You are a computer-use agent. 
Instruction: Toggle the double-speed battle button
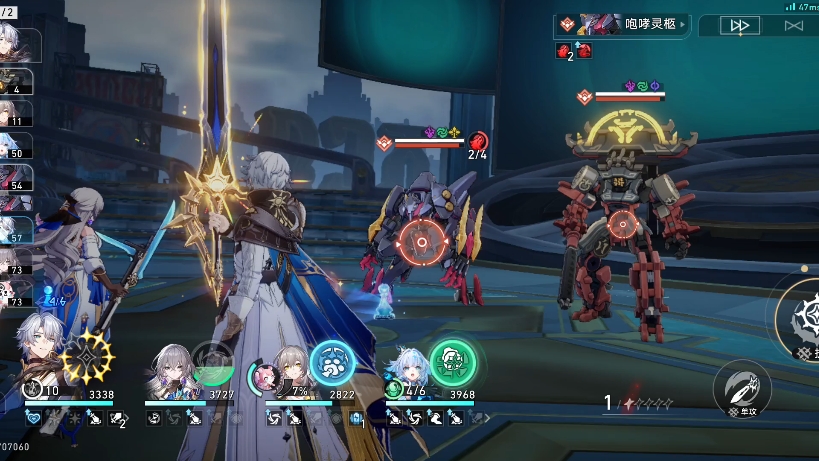tap(739, 26)
